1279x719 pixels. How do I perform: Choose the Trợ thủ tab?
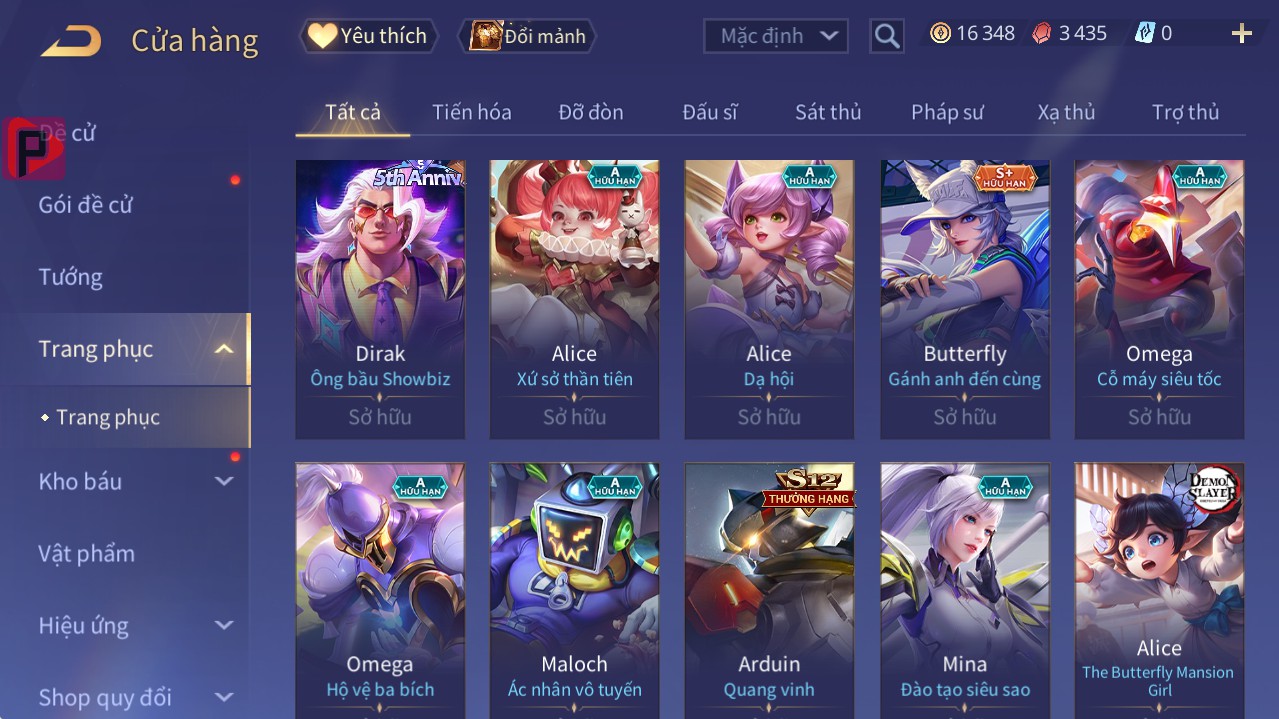tap(1185, 112)
